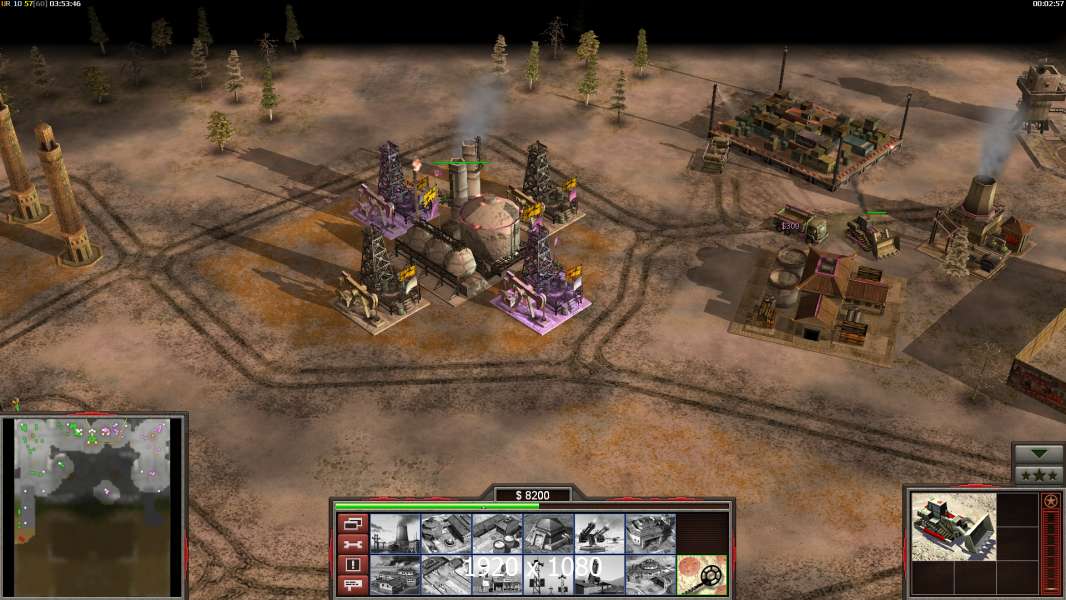Click the red wrench button

351,544
